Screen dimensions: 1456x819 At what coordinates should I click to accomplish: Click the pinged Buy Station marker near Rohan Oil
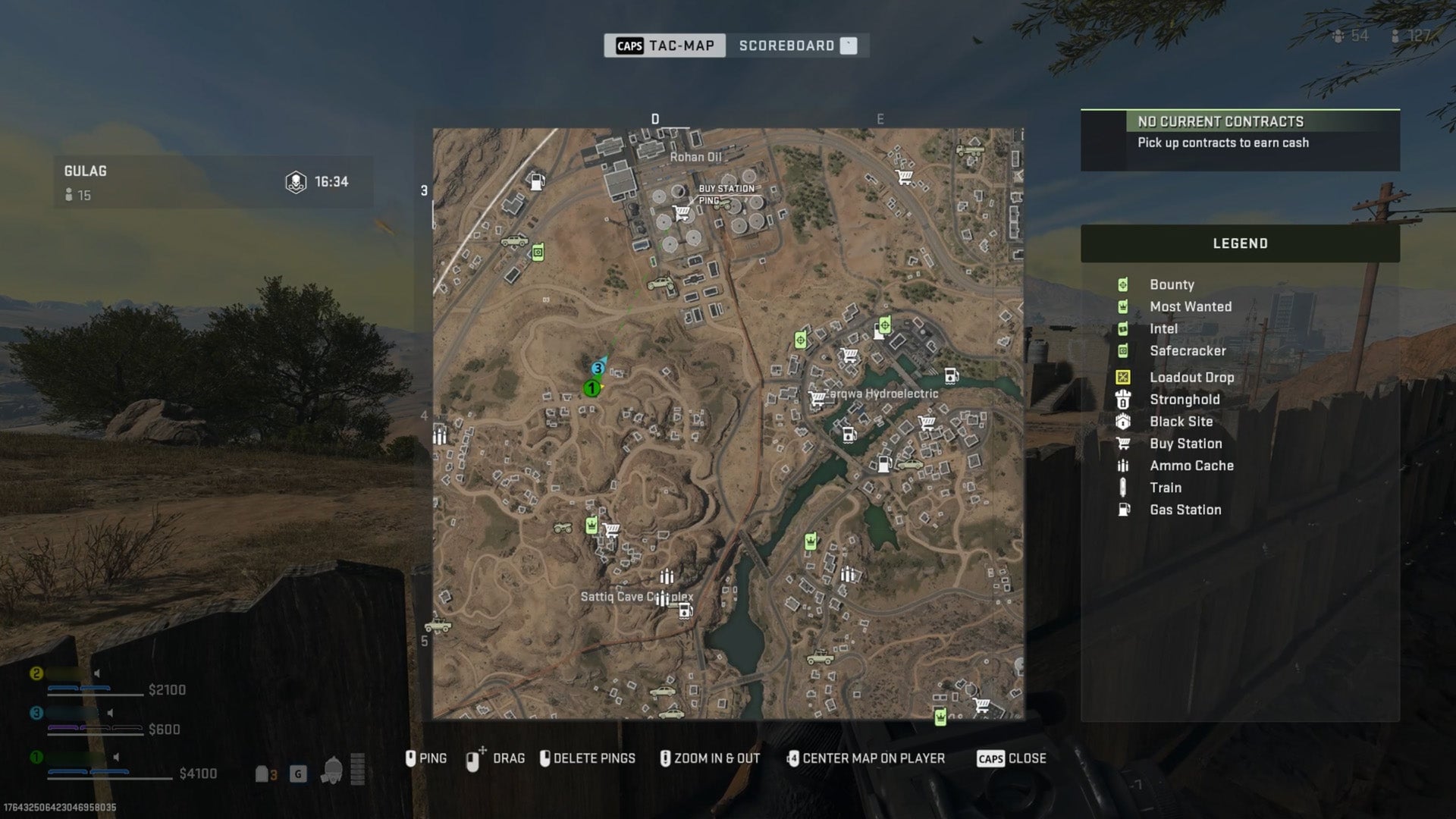click(681, 211)
